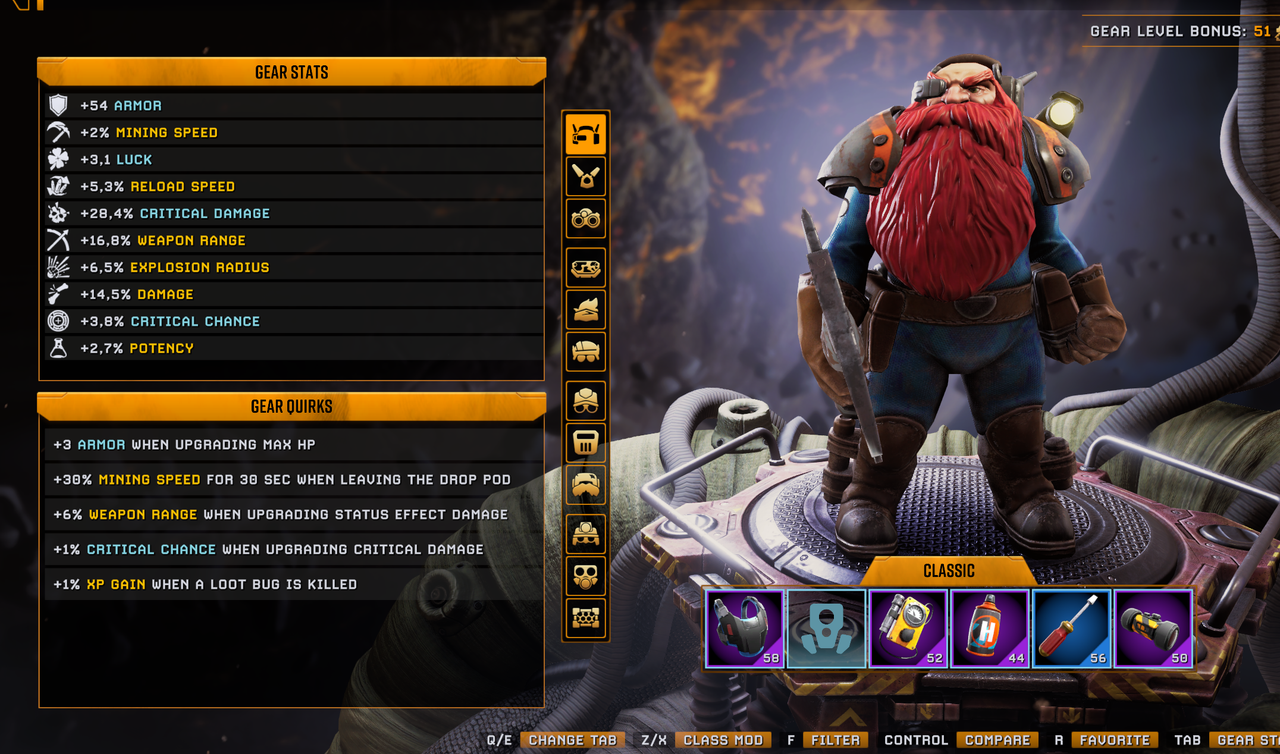Switch to the goggles category tab
The image size is (1280, 754).
coord(586,219)
